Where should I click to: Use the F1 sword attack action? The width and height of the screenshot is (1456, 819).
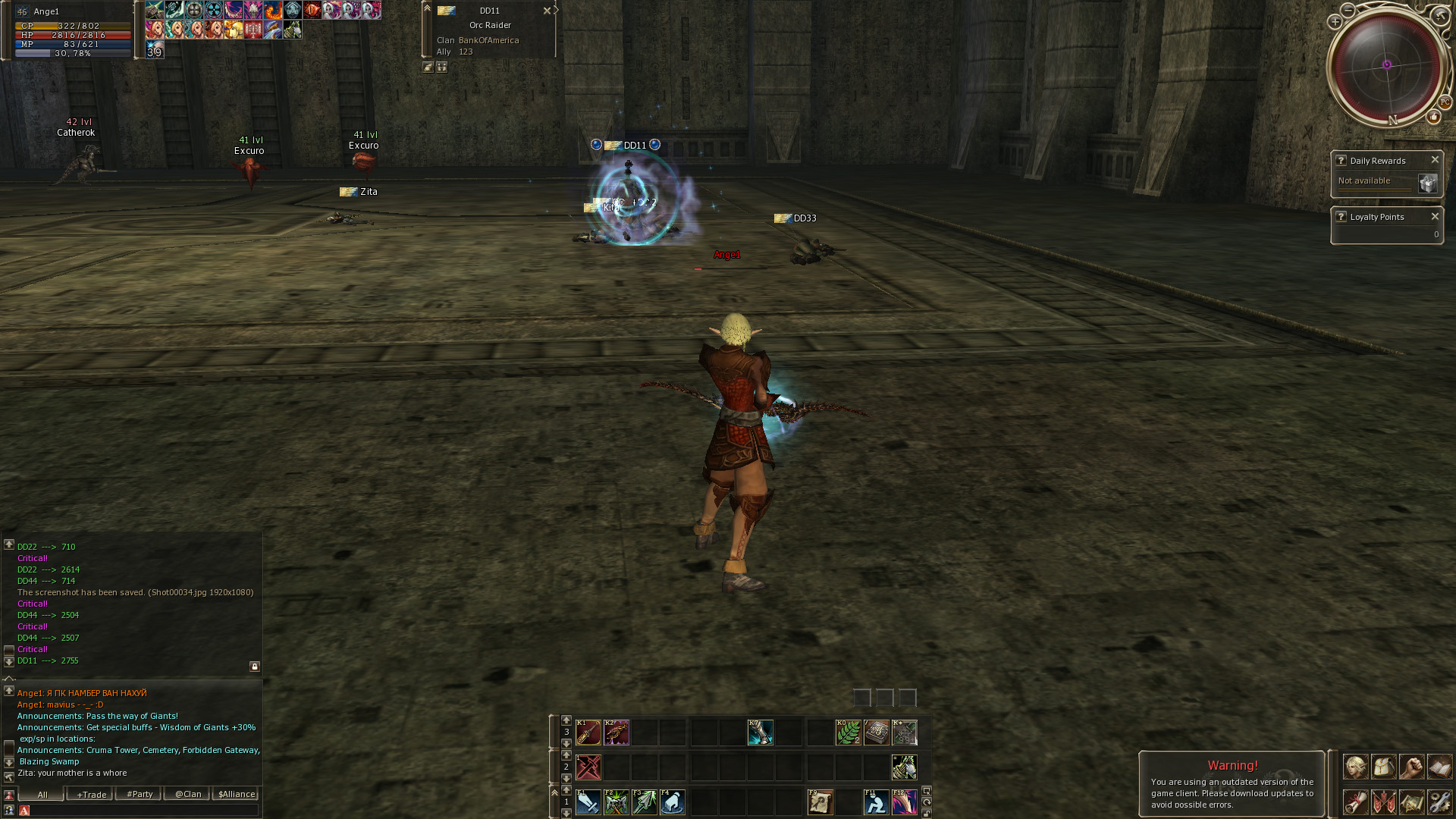point(588,802)
